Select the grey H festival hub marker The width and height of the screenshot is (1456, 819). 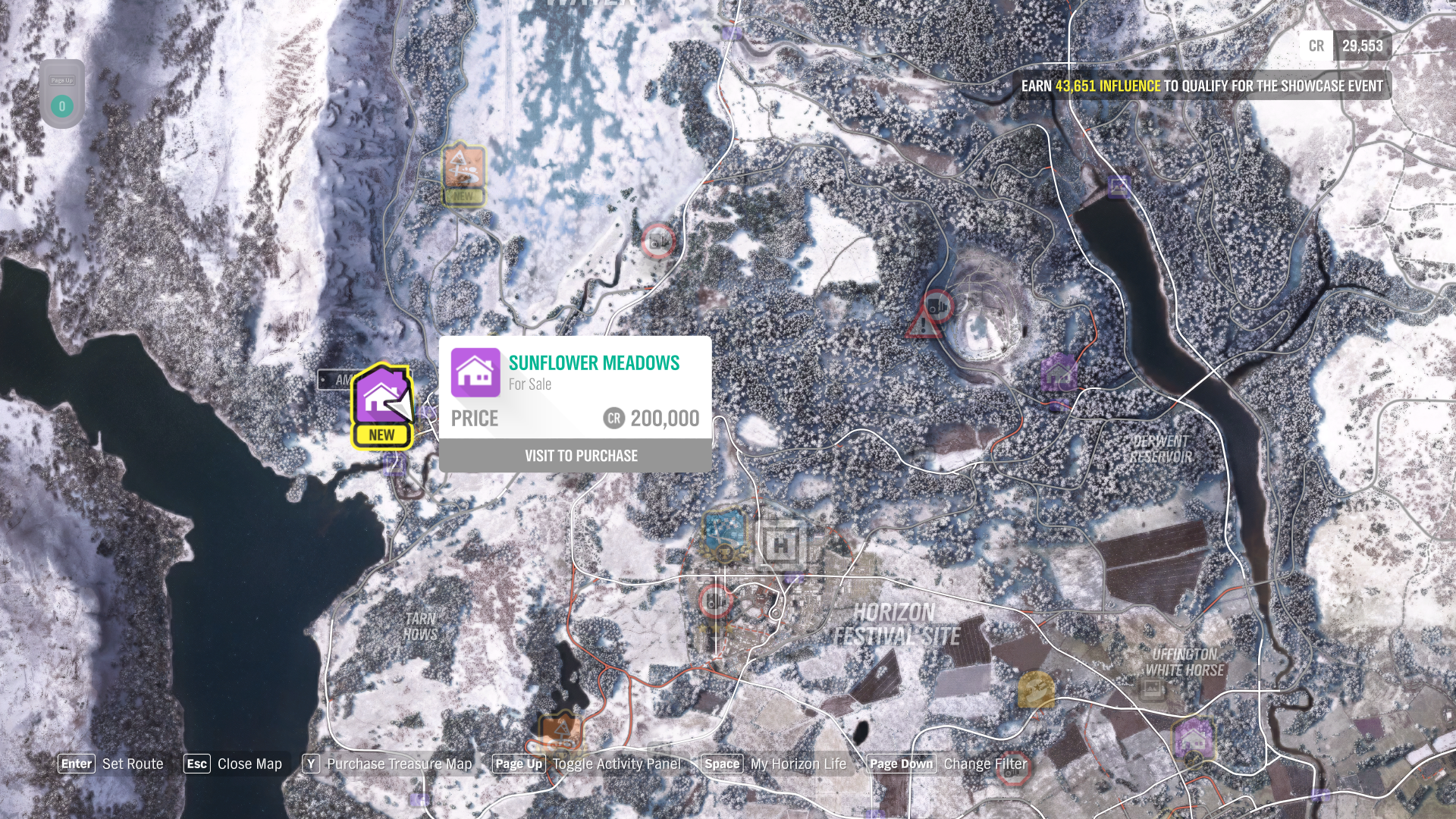click(781, 544)
